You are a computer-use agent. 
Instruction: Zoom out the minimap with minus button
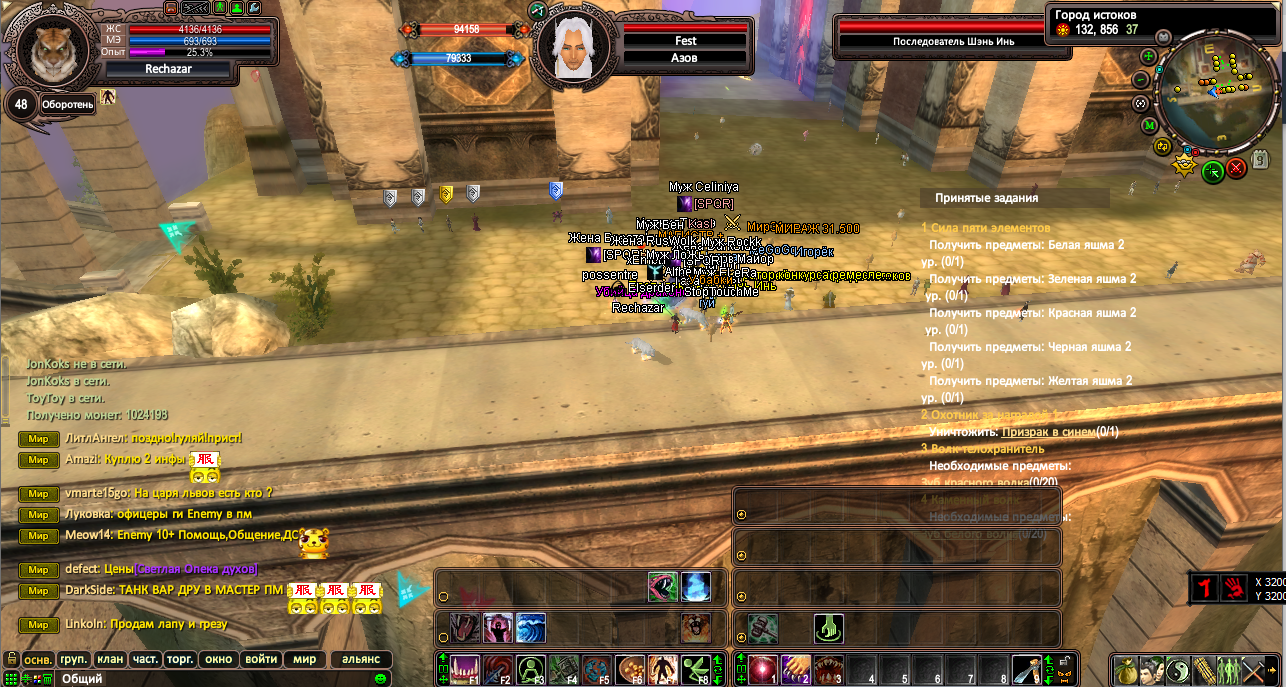1141,80
